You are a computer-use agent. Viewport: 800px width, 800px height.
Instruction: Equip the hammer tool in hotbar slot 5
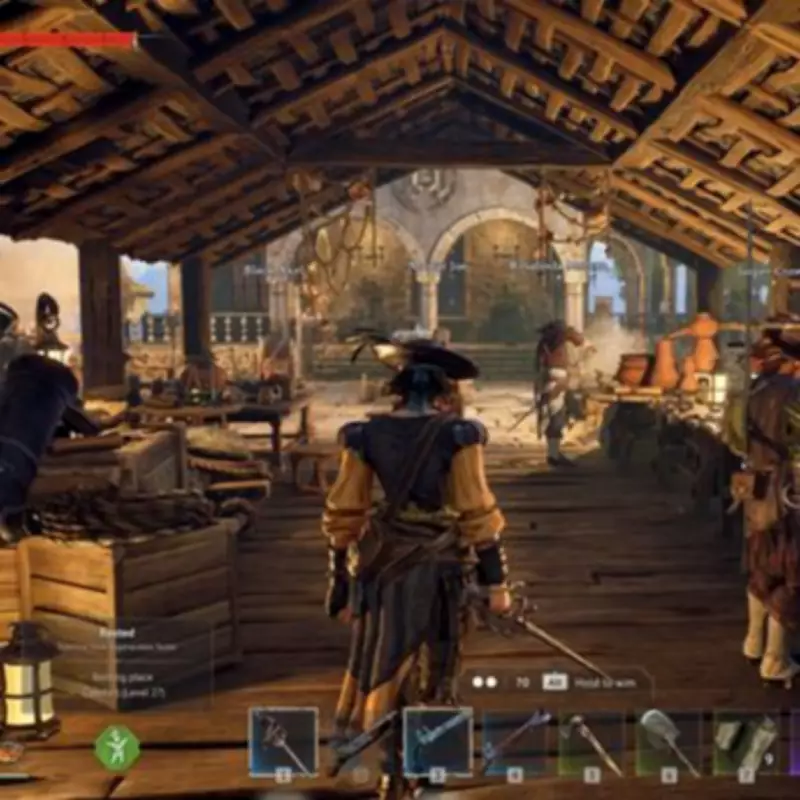[x=591, y=741]
